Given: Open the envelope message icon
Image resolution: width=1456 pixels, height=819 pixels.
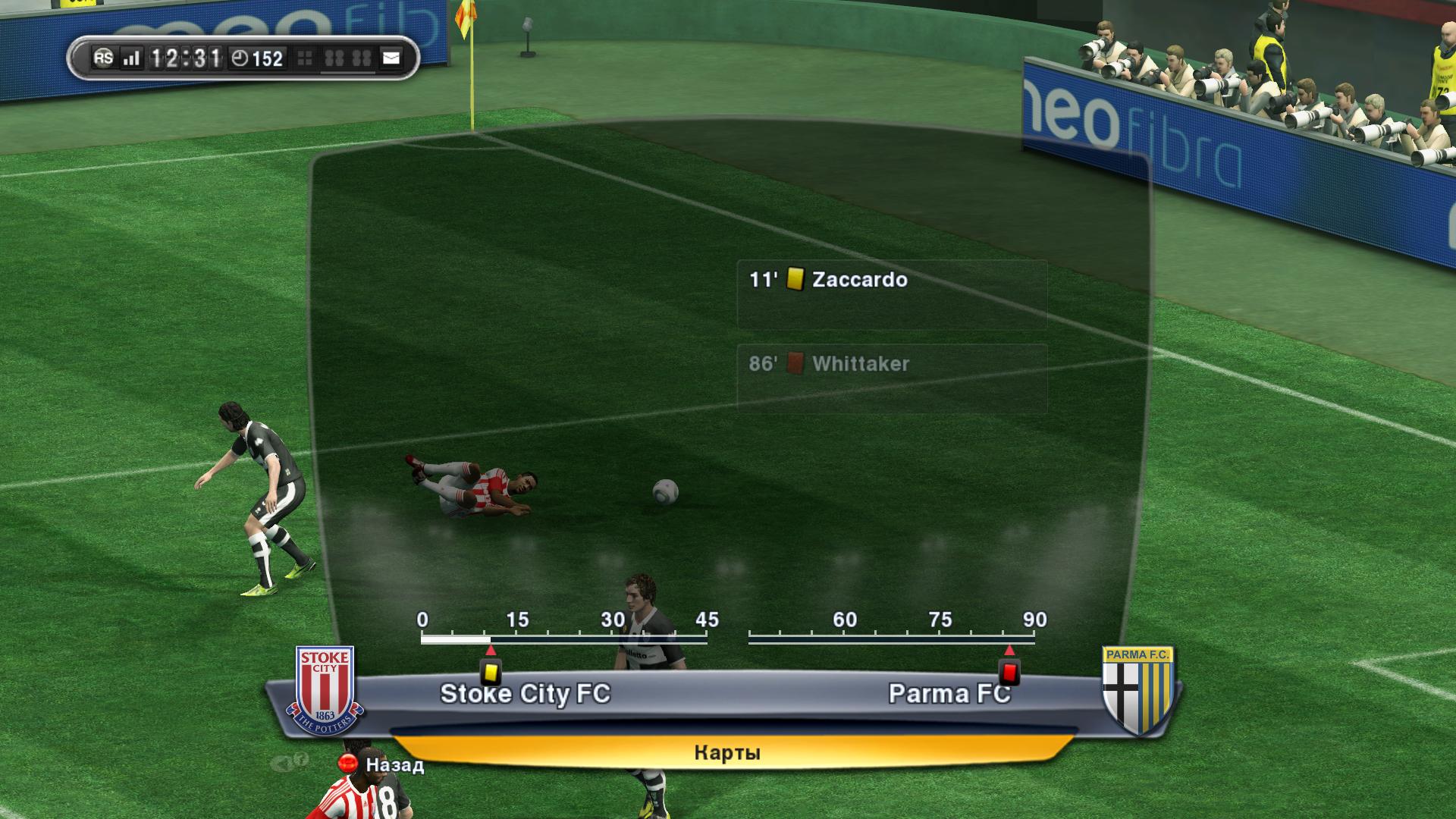Looking at the screenshot, I should tap(391, 58).
